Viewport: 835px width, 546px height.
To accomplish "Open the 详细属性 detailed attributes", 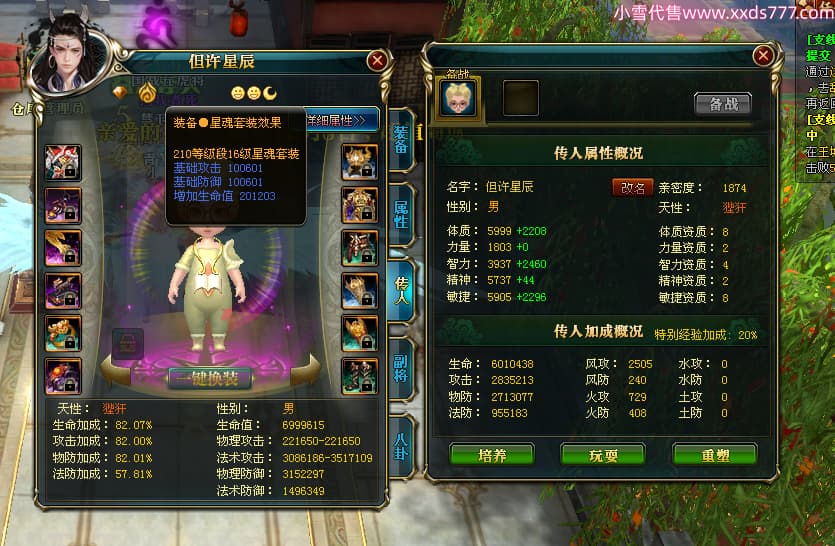I will point(343,120).
